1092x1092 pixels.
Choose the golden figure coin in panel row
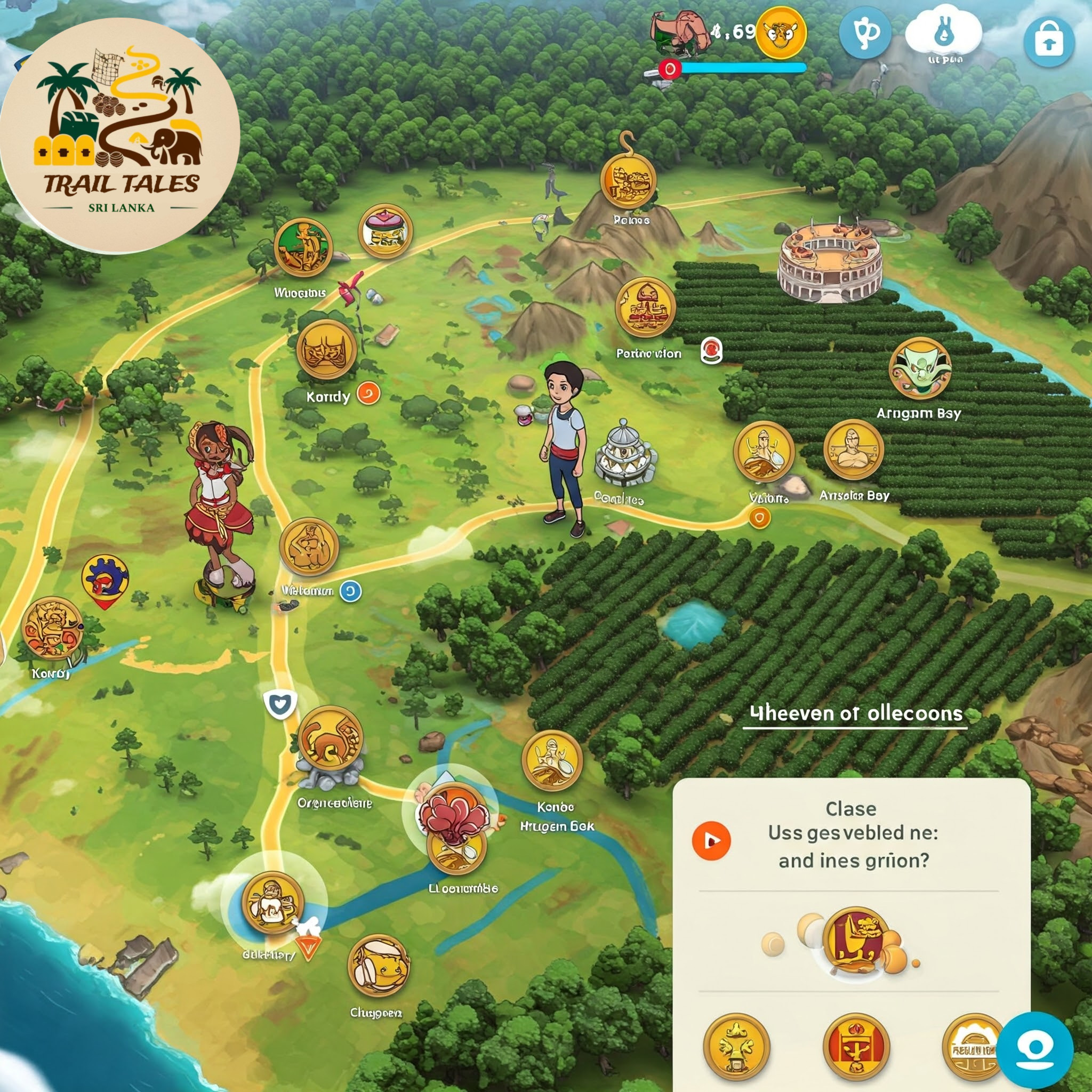pos(736,1046)
